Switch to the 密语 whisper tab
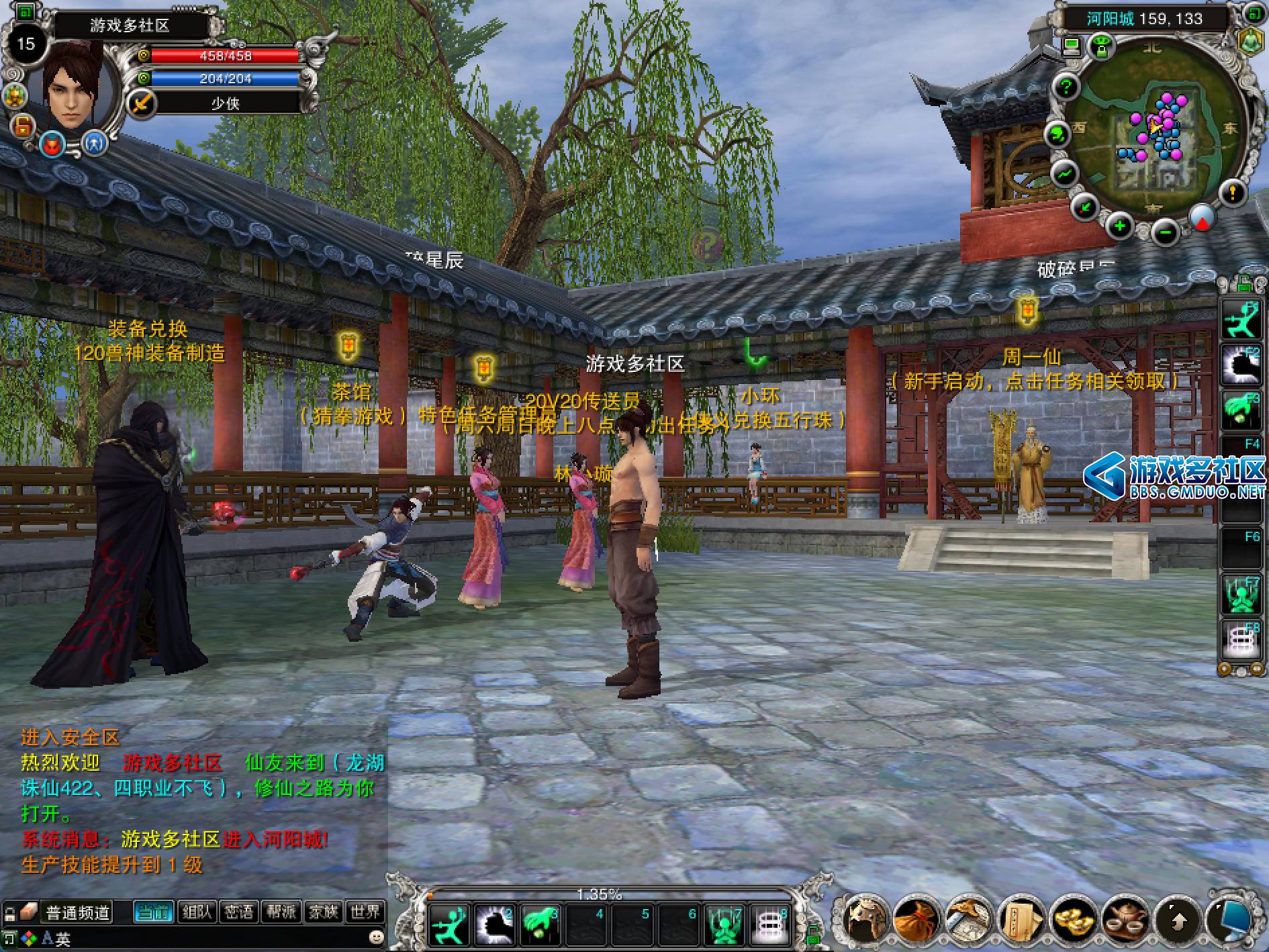This screenshot has width=1269, height=952. tap(239, 912)
